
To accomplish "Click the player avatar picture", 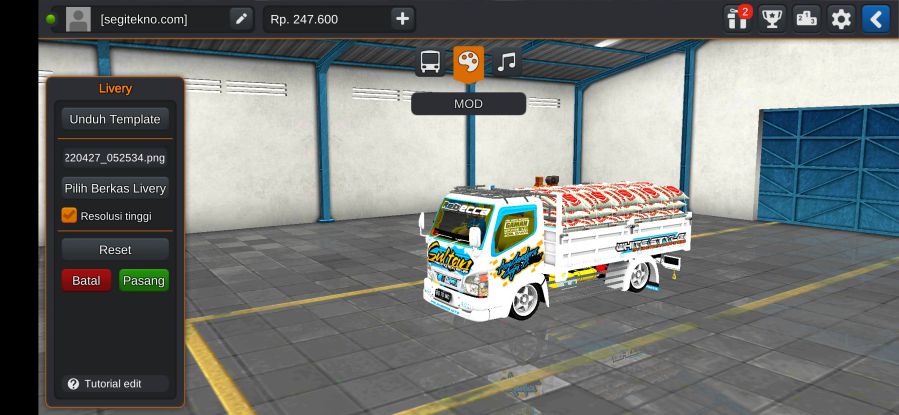I will (78, 19).
